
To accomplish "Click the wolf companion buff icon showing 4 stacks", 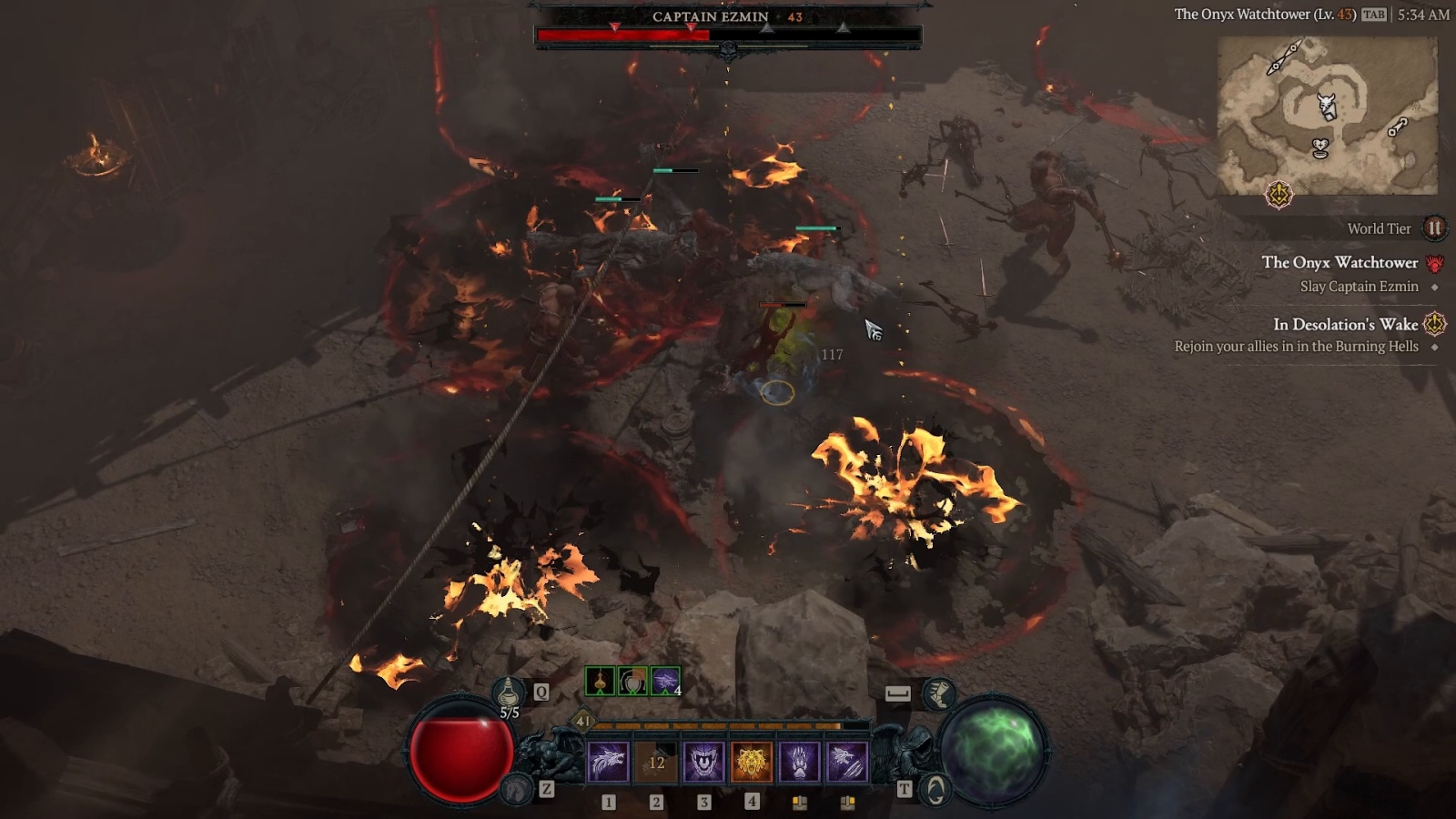I will tap(664, 680).
